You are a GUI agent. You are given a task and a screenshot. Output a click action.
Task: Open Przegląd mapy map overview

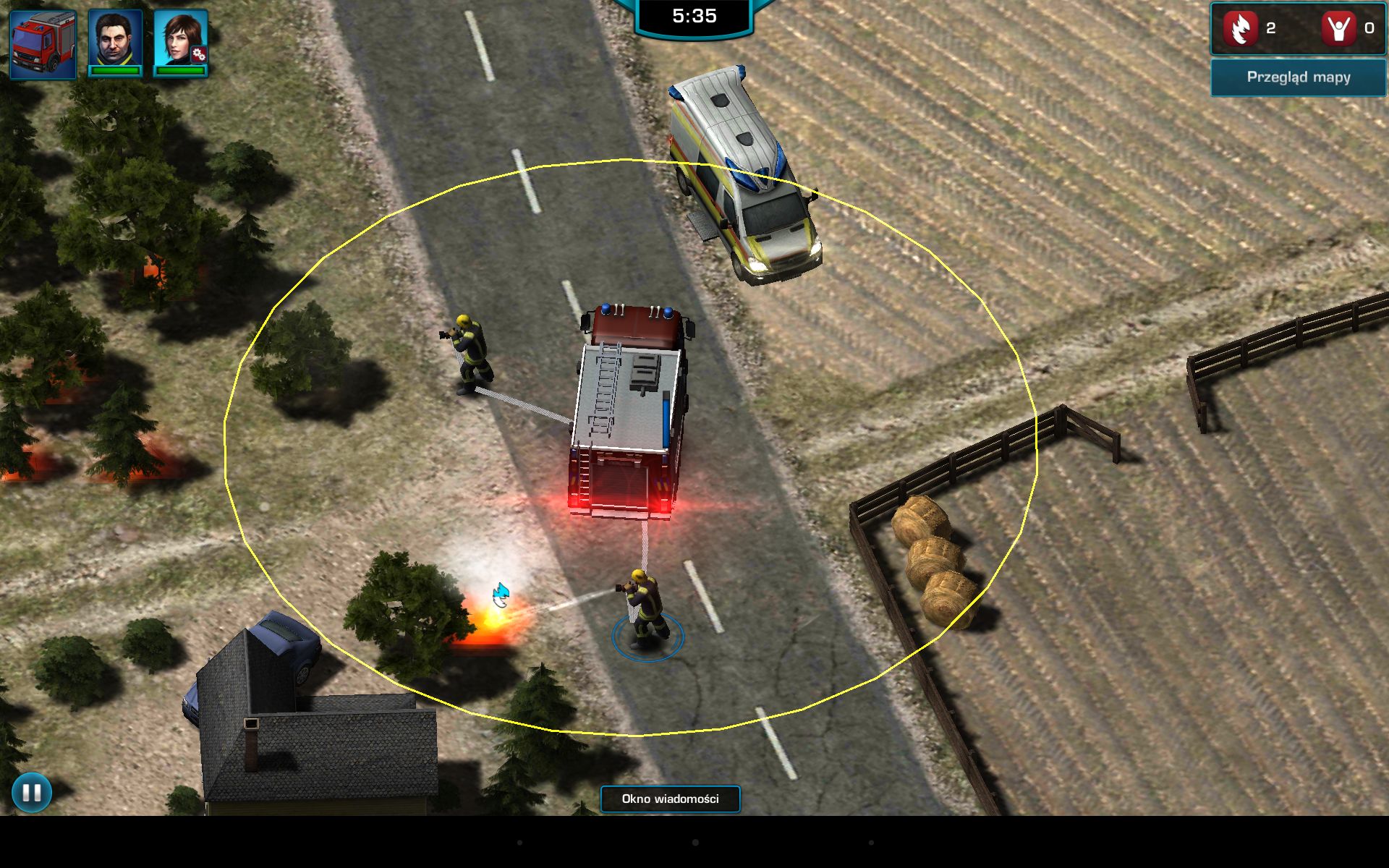pos(1298,77)
